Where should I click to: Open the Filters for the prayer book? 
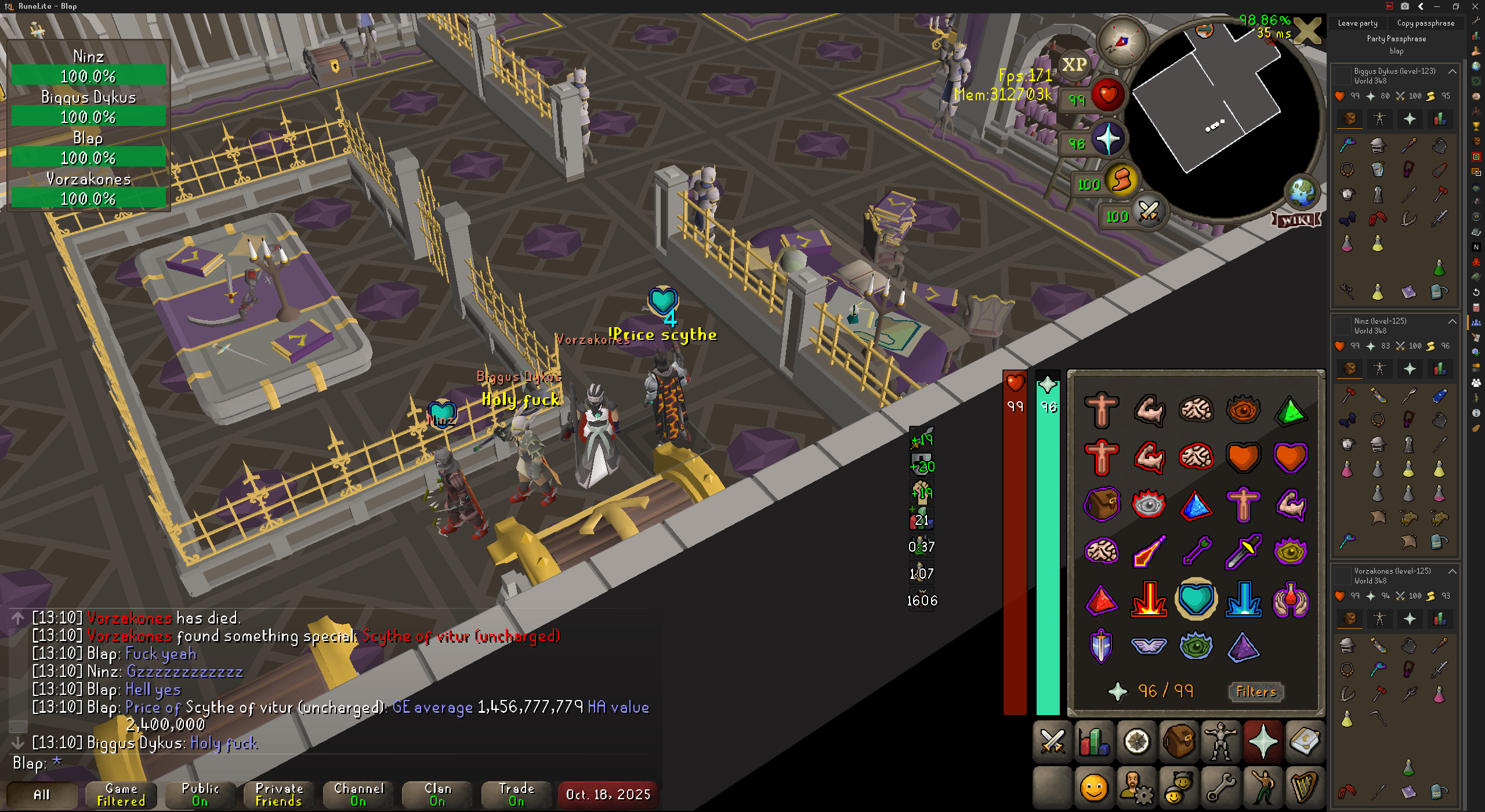1256,691
